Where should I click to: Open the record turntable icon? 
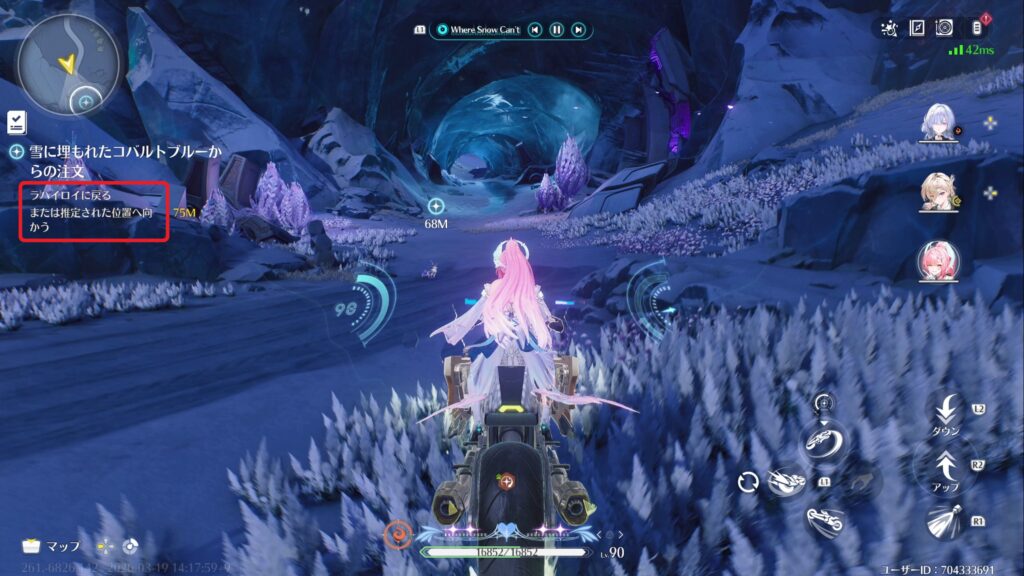[x=945, y=28]
